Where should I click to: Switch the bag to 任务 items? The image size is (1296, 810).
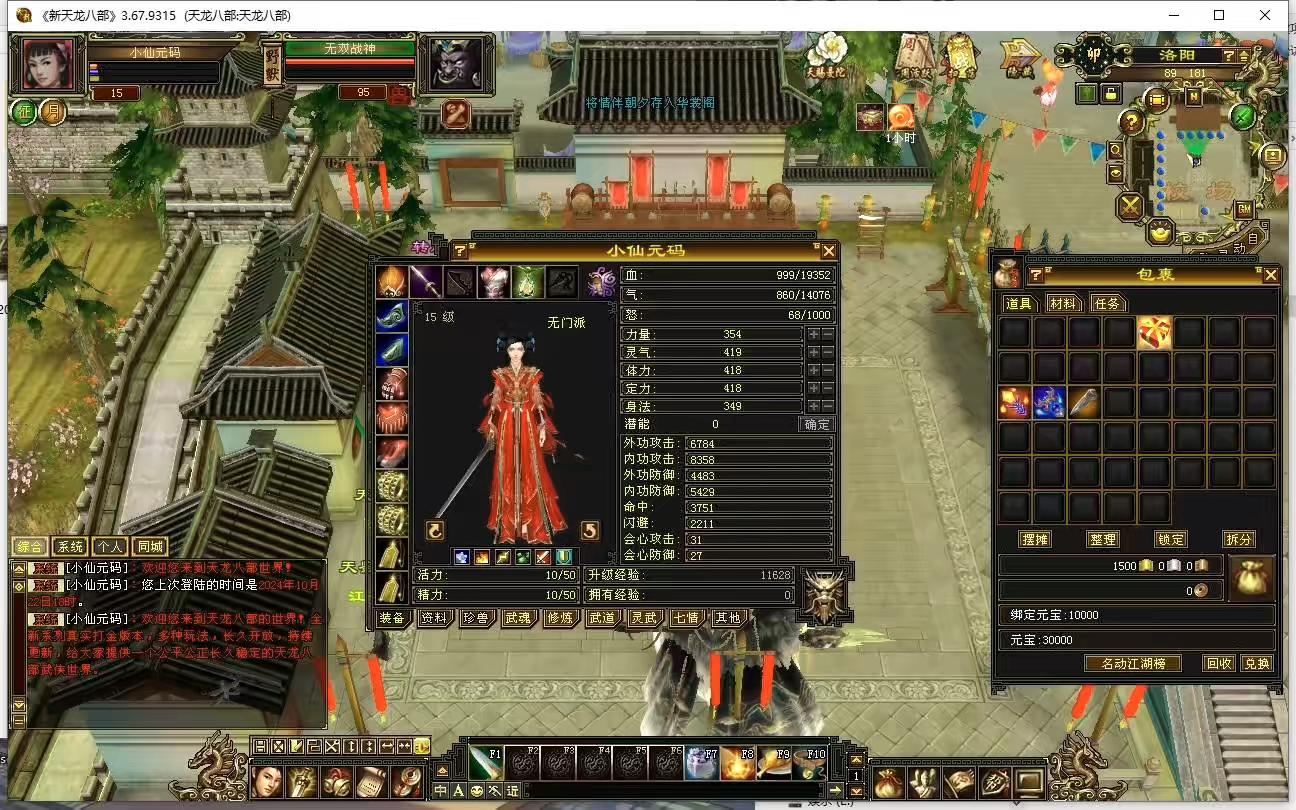[1106, 303]
